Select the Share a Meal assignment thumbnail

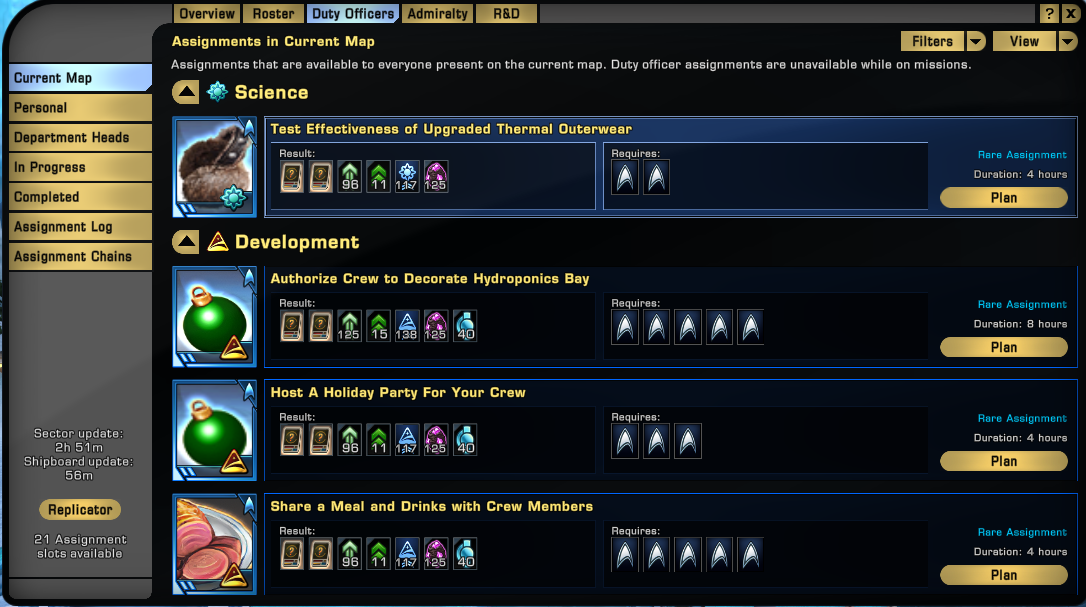tap(215, 541)
